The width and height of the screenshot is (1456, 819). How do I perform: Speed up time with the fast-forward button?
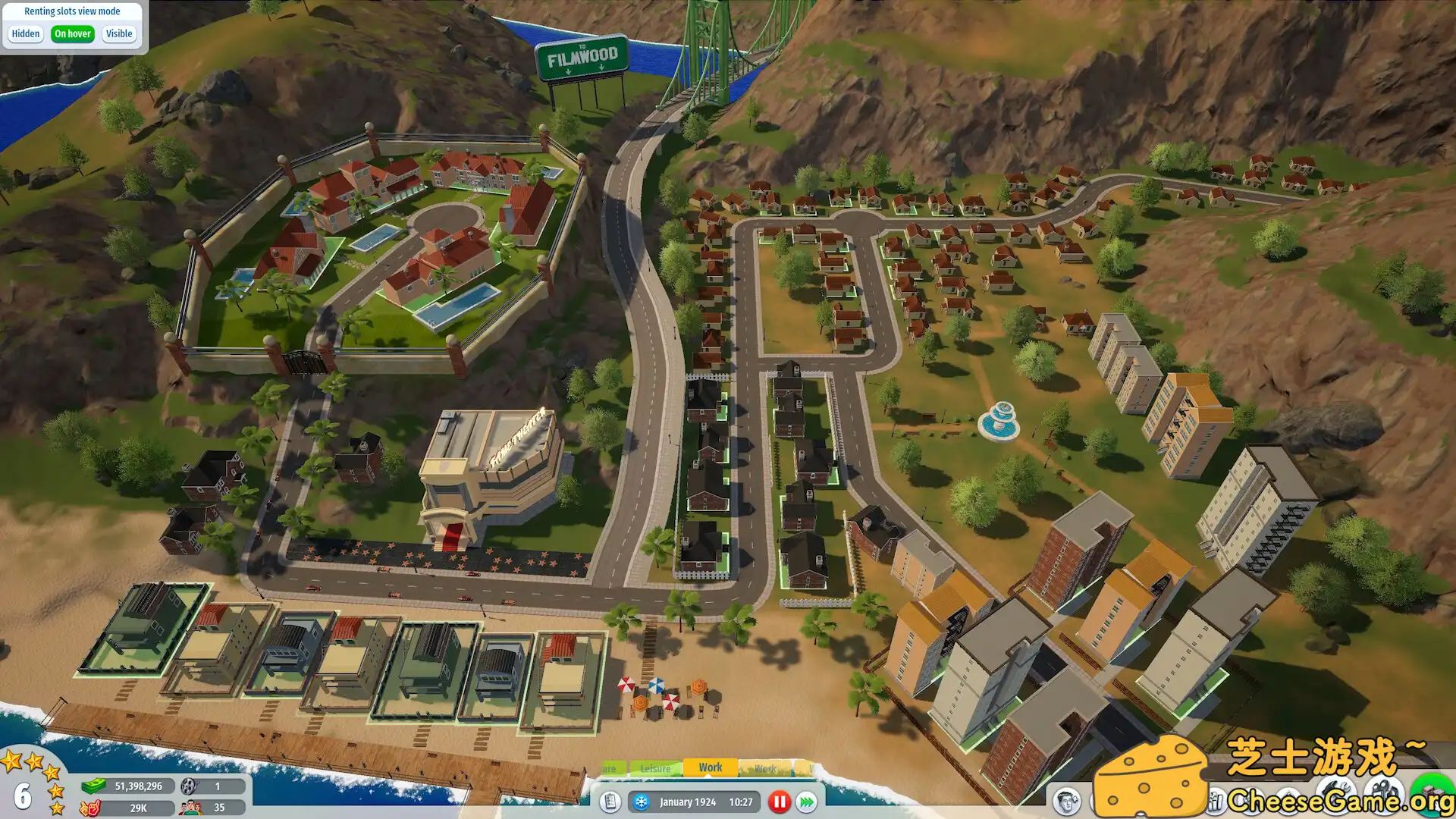807,802
